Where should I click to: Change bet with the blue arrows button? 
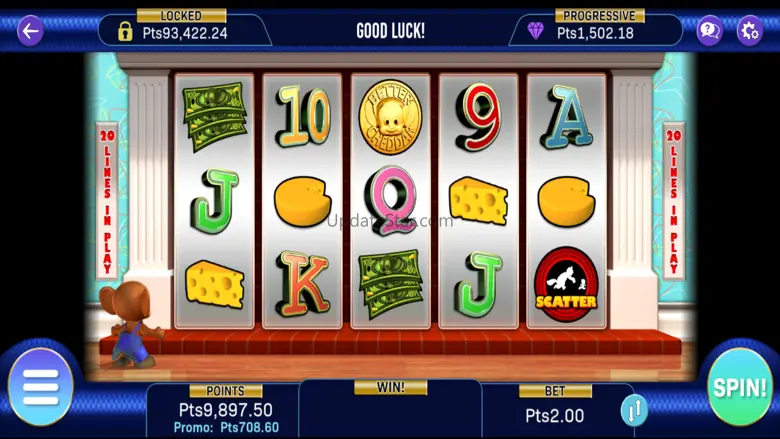(x=634, y=409)
